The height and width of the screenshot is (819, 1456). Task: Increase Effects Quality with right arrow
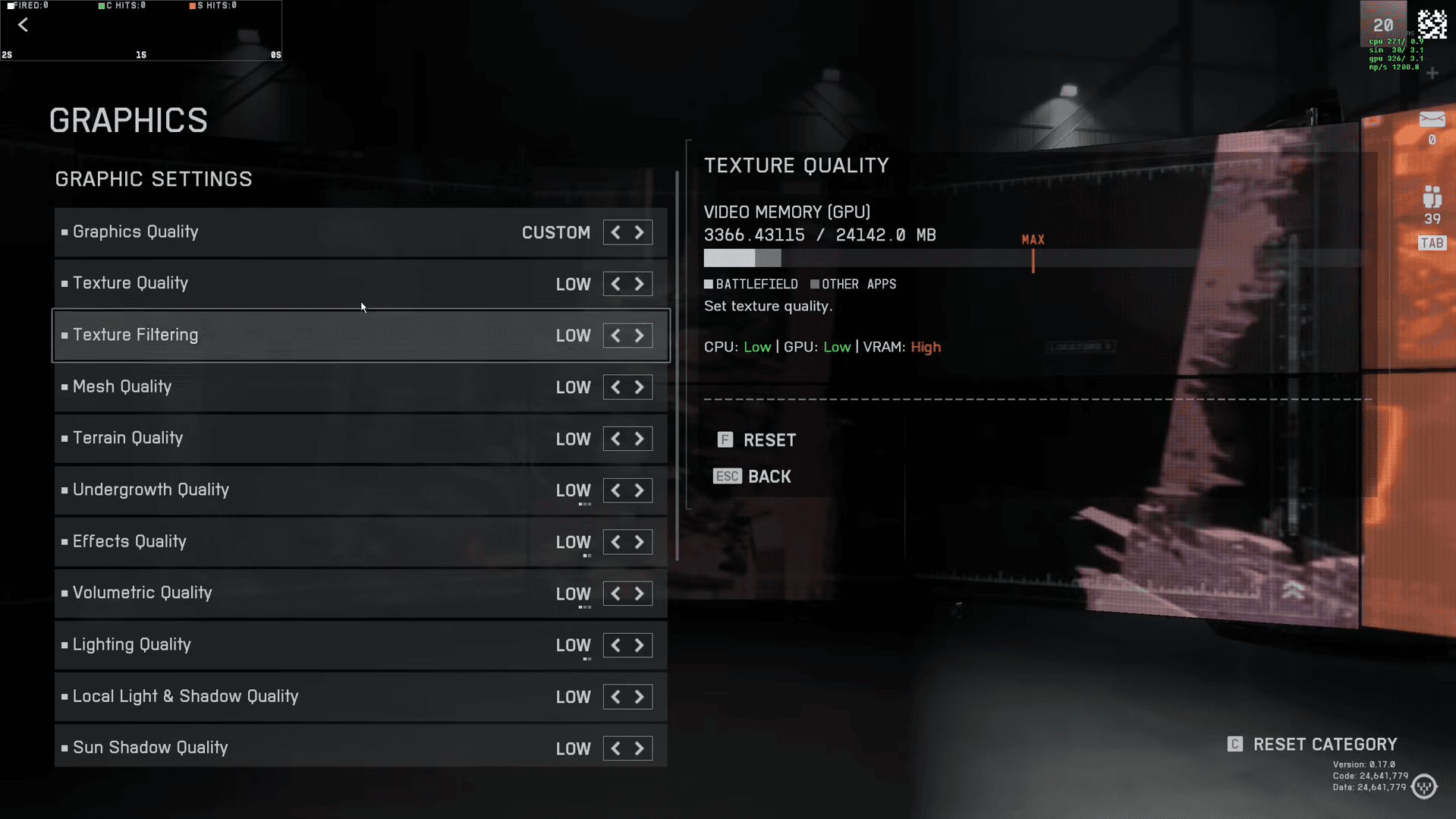tap(640, 542)
